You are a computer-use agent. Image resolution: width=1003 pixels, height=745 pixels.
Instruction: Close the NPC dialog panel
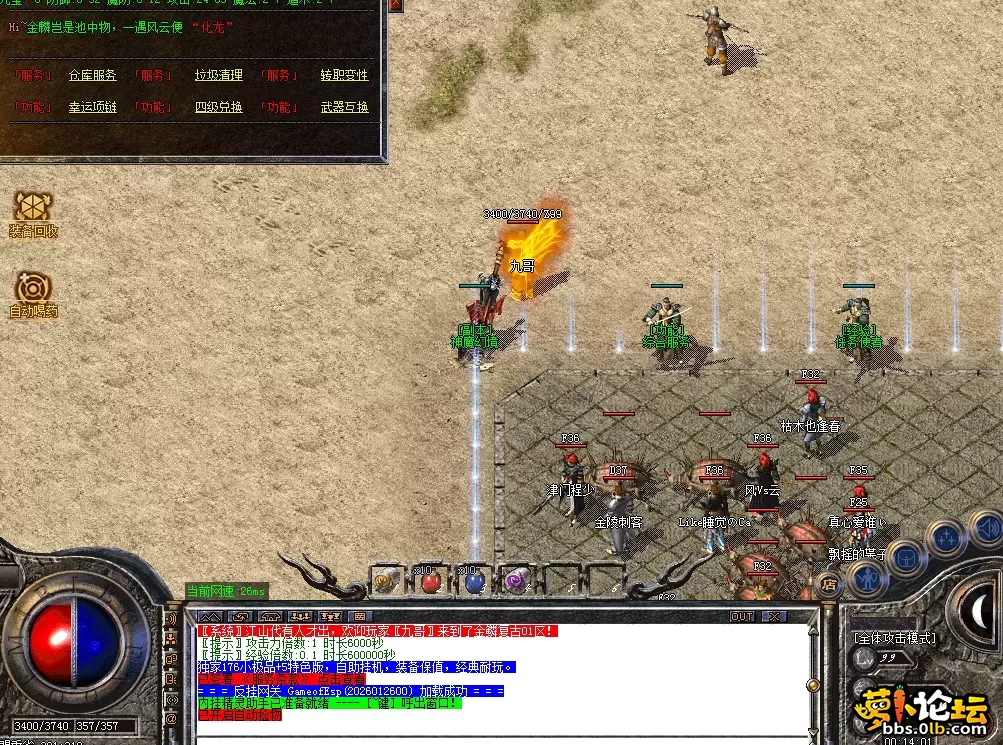coord(396,6)
